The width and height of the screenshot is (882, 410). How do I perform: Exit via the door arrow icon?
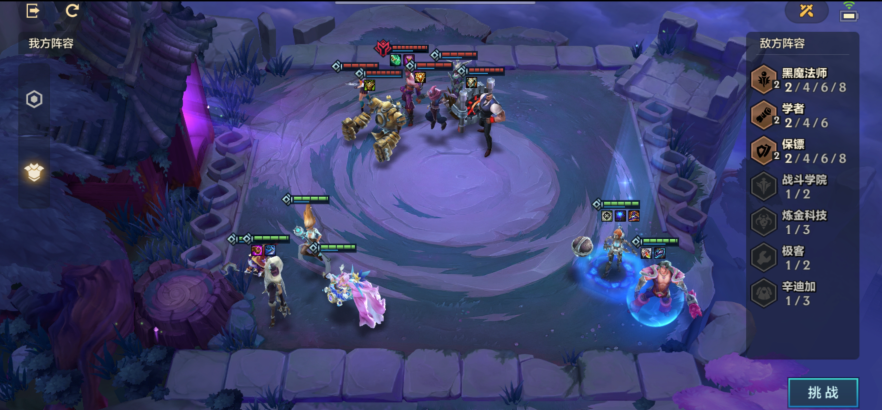[33, 11]
